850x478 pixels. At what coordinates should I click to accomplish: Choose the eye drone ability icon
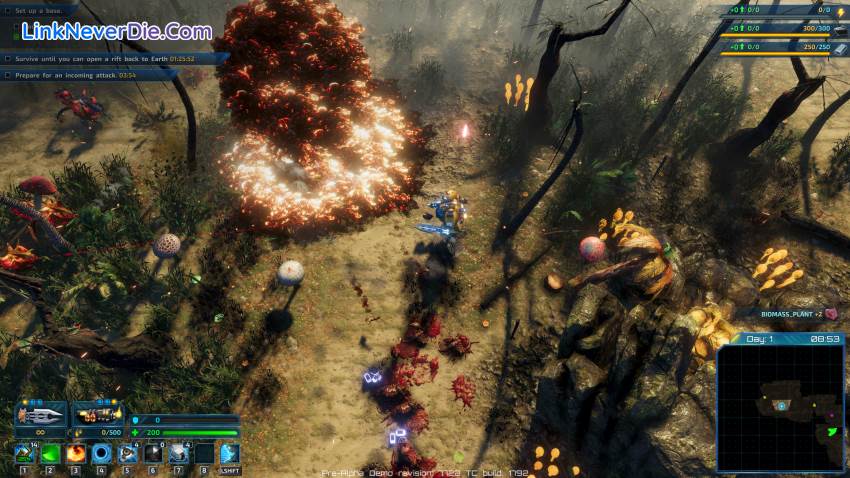[127, 454]
